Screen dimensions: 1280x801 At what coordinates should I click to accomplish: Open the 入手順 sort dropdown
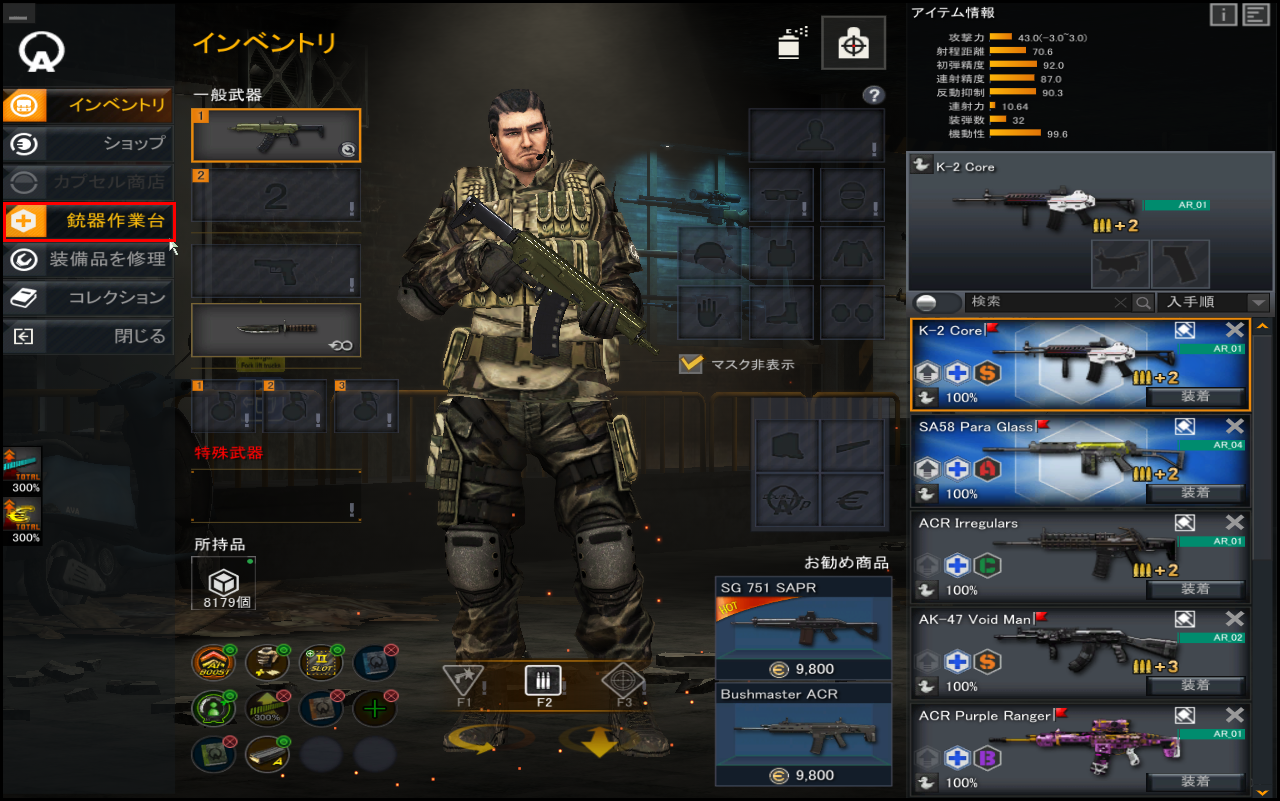tap(1214, 302)
